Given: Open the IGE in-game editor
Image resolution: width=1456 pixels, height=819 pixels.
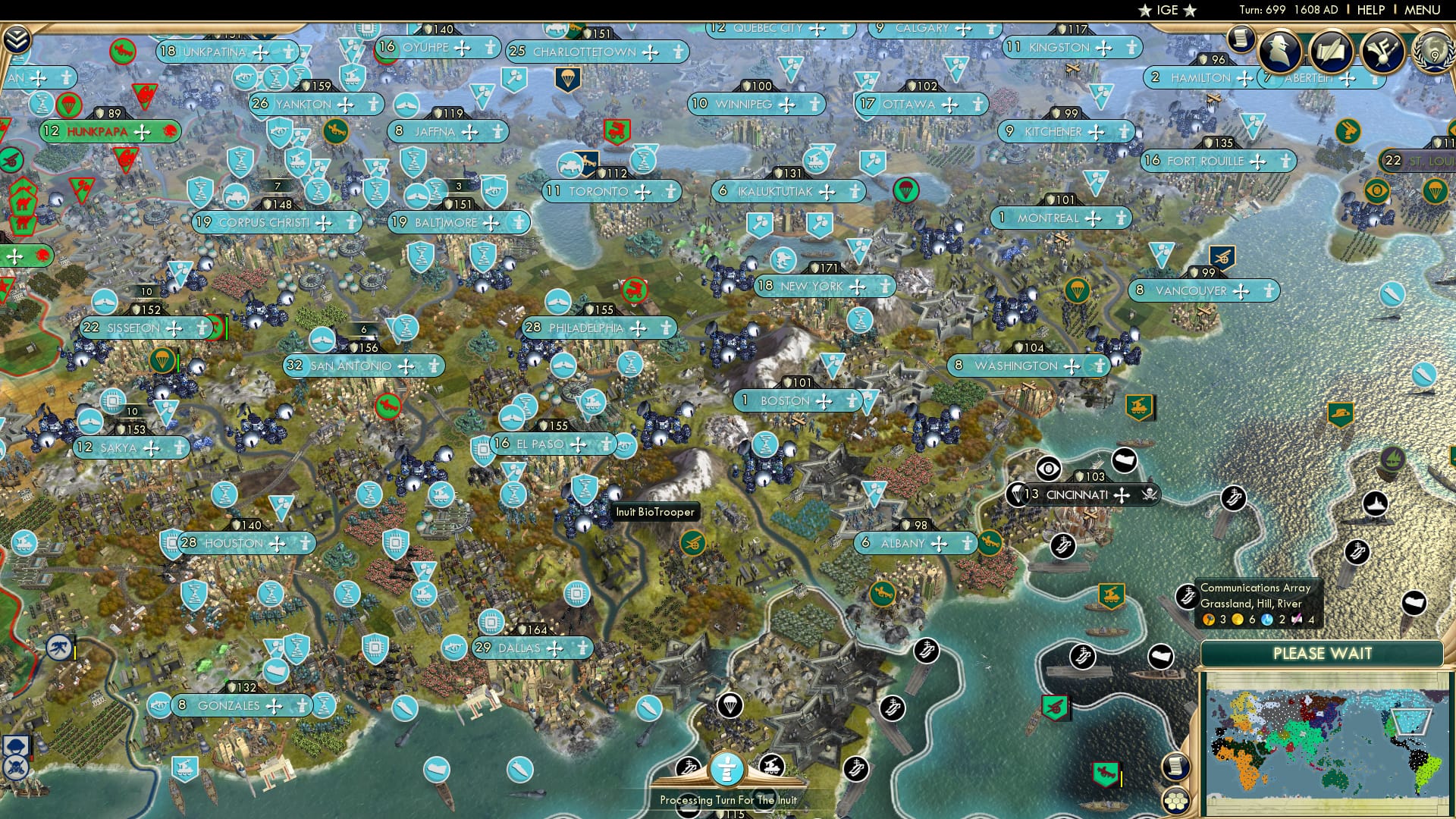Looking at the screenshot, I should click(1168, 11).
